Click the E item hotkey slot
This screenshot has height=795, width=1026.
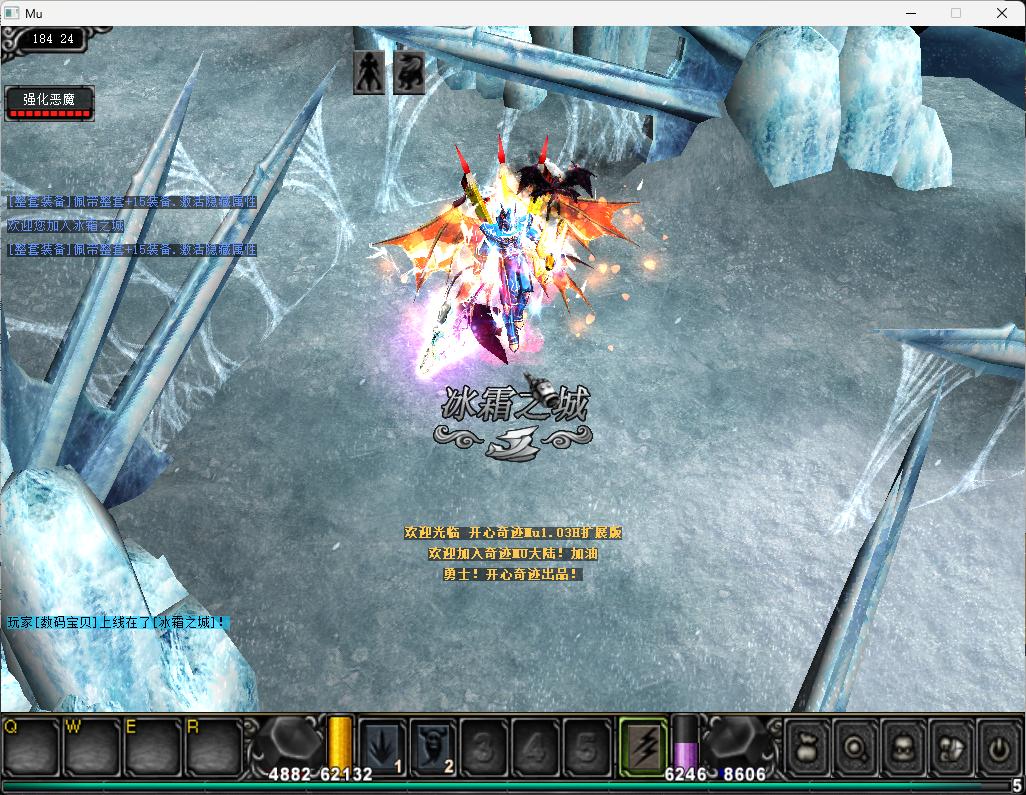click(x=152, y=746)
